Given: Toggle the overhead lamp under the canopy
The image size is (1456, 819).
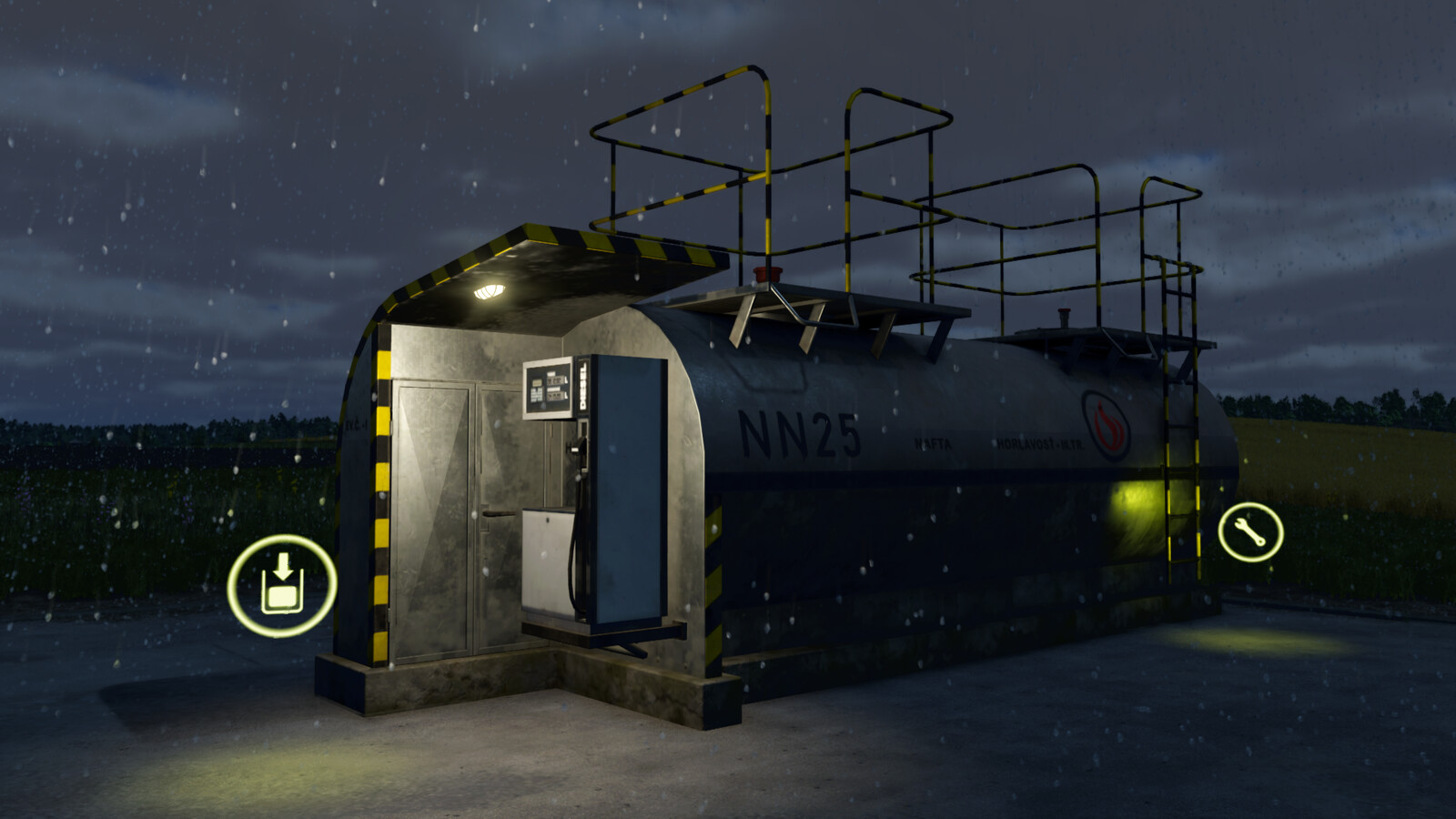Looking at the screenshot, I should click(x=488, y=289).
